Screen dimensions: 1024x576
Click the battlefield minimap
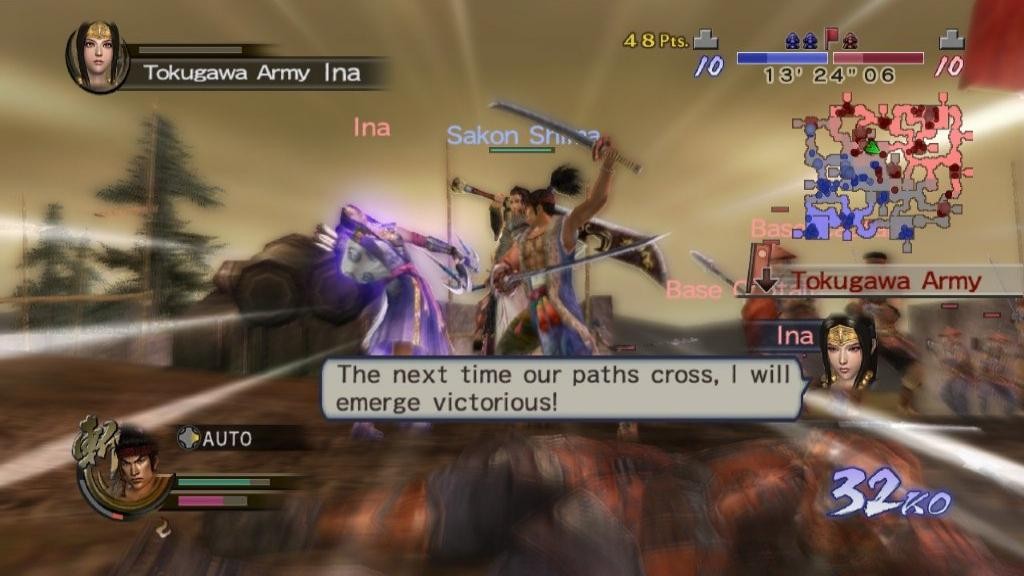[x=881, y=167]
